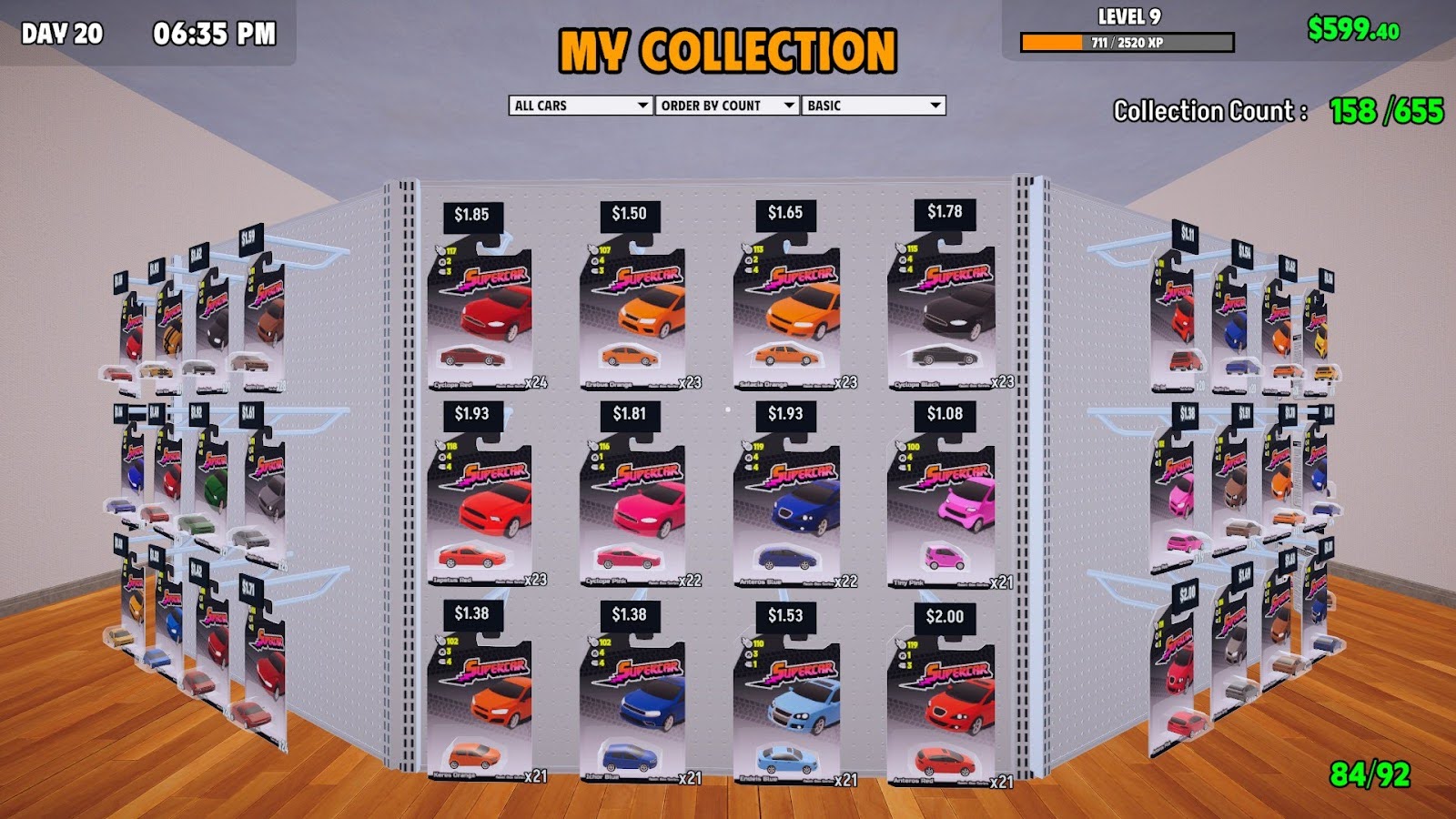Click the Iapetus Red car card
Viewport: 1456px width, 819px height.
[480, 512]
